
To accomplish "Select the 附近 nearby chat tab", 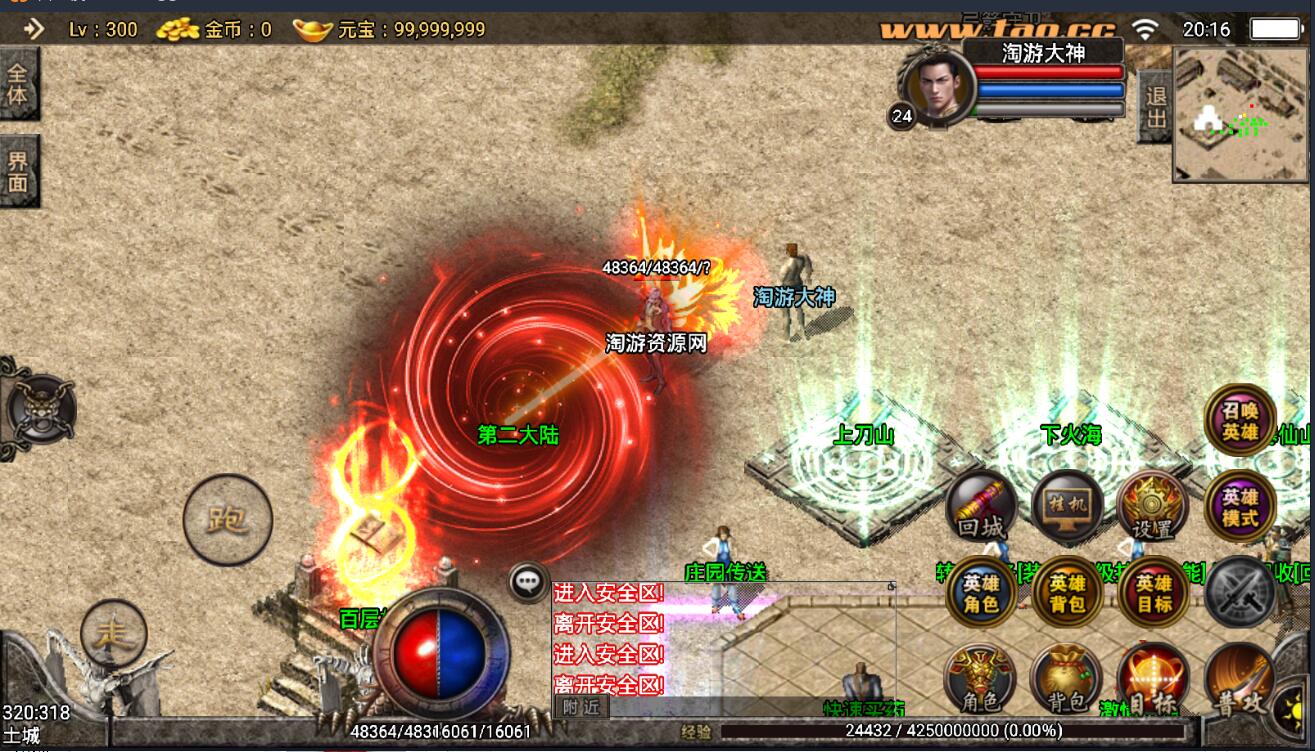I will click(x=581, y=706).
